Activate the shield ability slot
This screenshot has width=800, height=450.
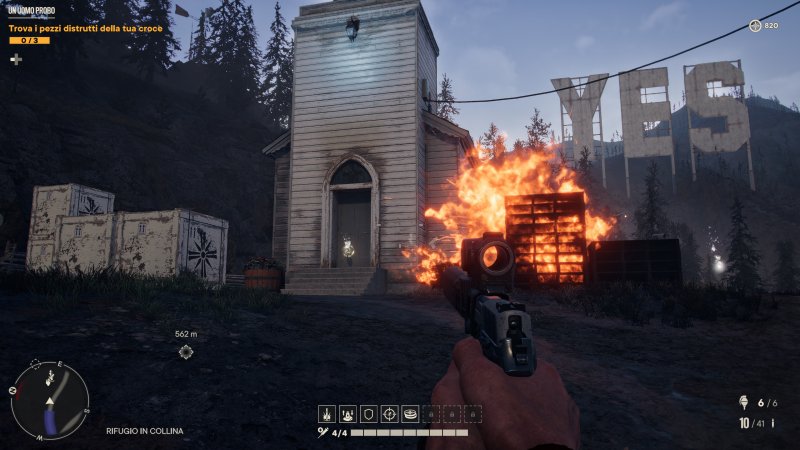(369, 413)
